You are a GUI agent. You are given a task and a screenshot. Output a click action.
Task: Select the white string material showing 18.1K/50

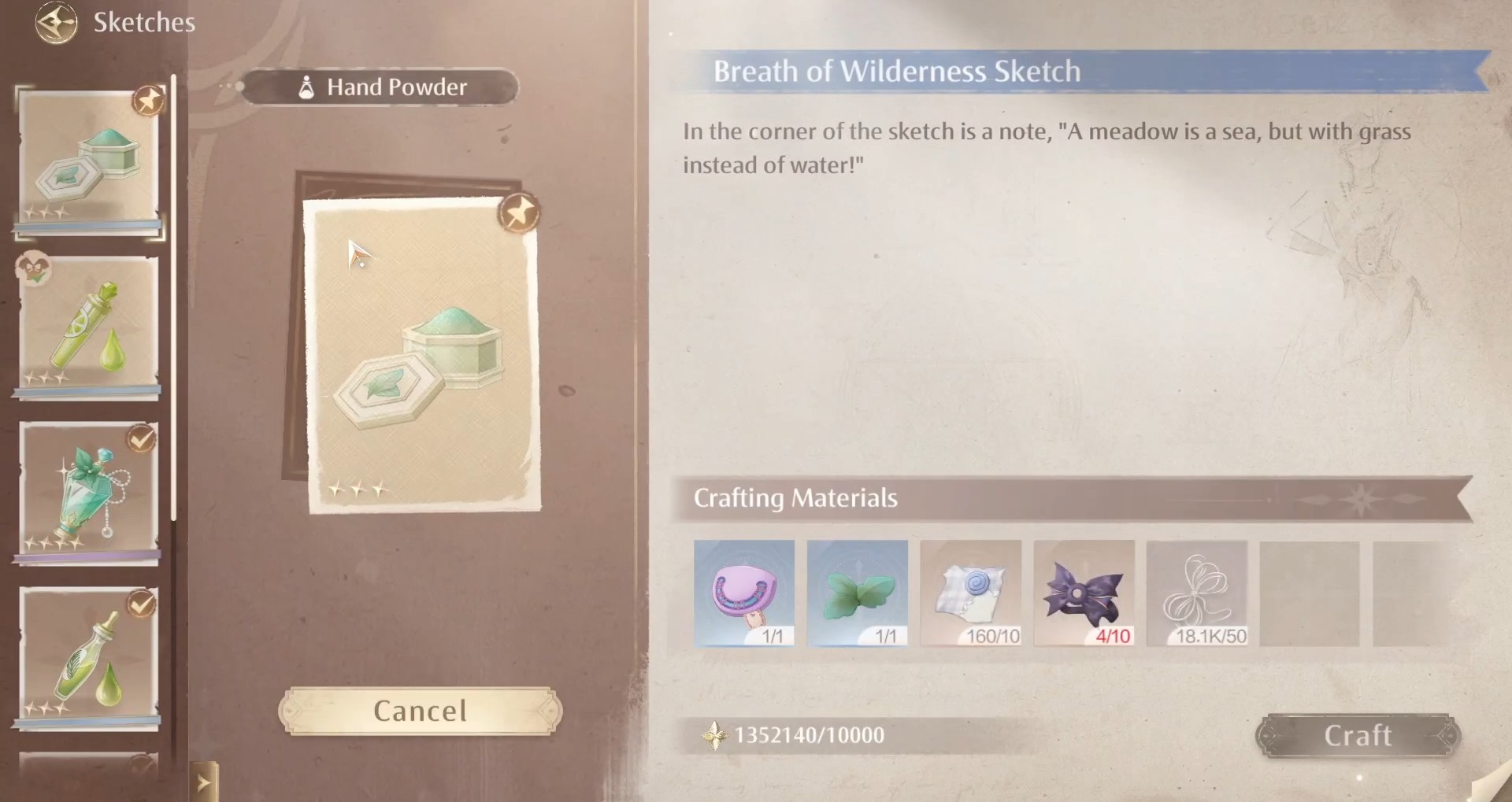[1196, 592]
